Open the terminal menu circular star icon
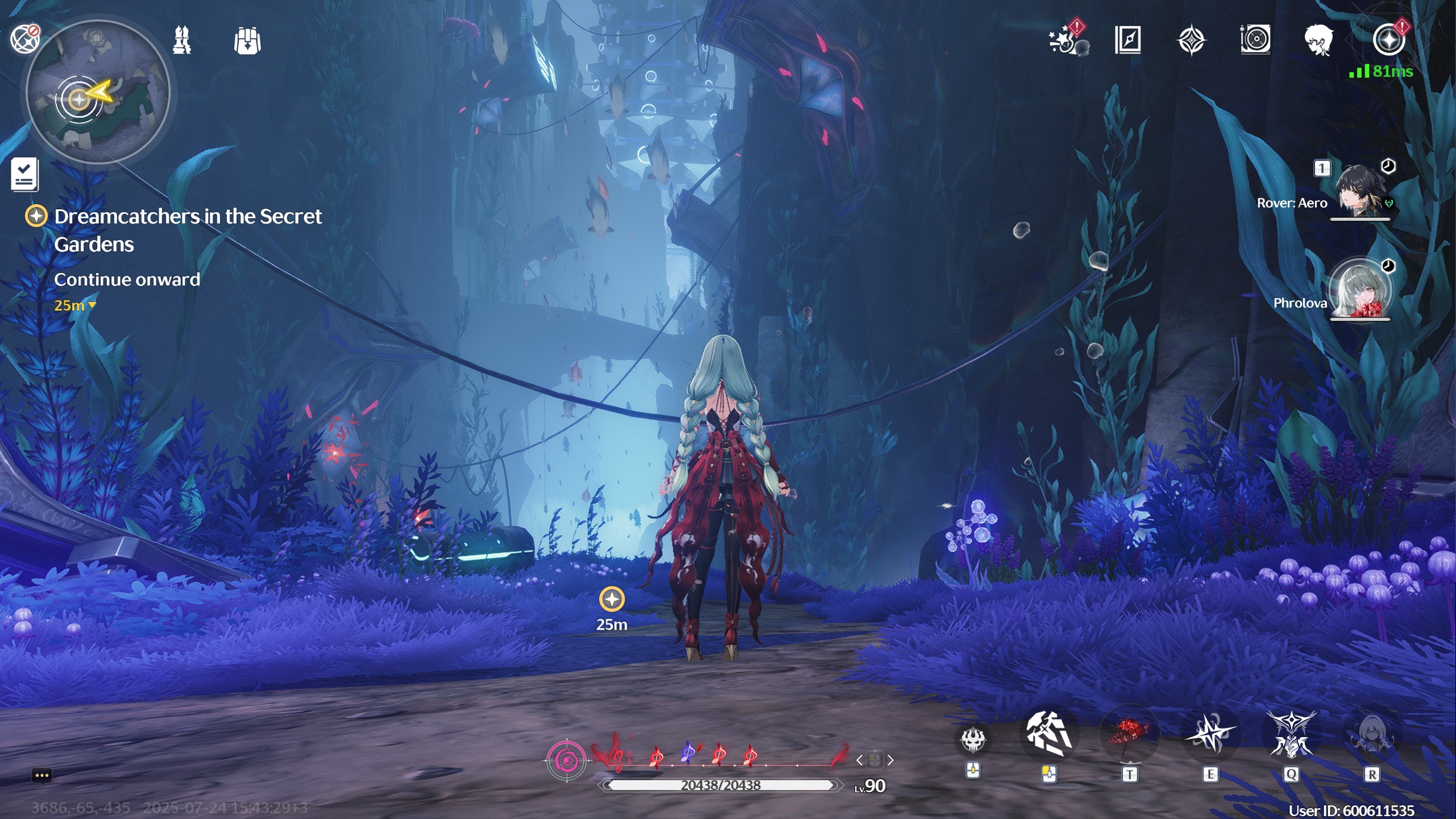Image resolution: width=1456 pixels, height=819 pixels. click(x=1388, y=40)
